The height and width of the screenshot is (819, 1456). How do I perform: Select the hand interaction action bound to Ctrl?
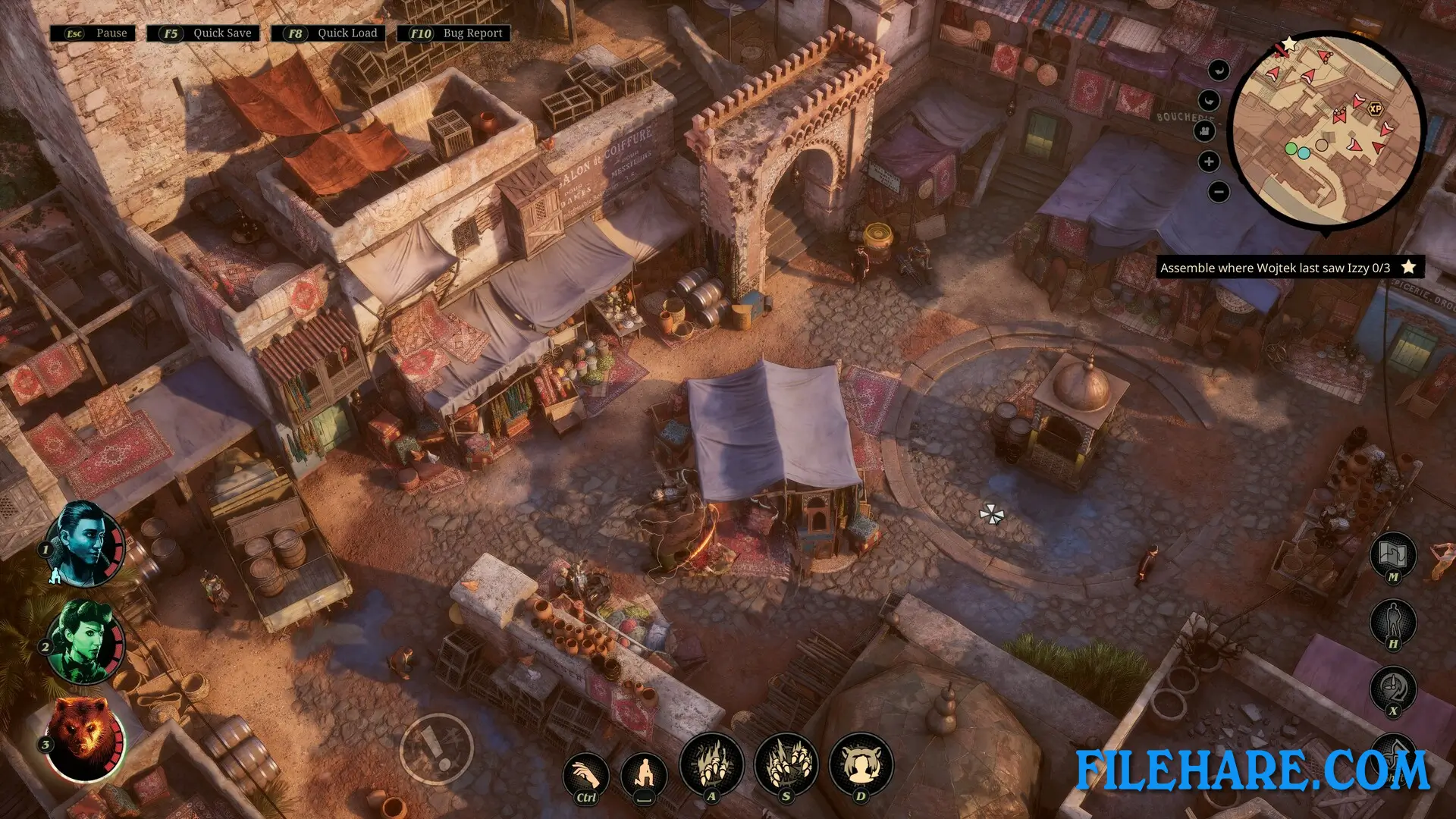(585, 773)
